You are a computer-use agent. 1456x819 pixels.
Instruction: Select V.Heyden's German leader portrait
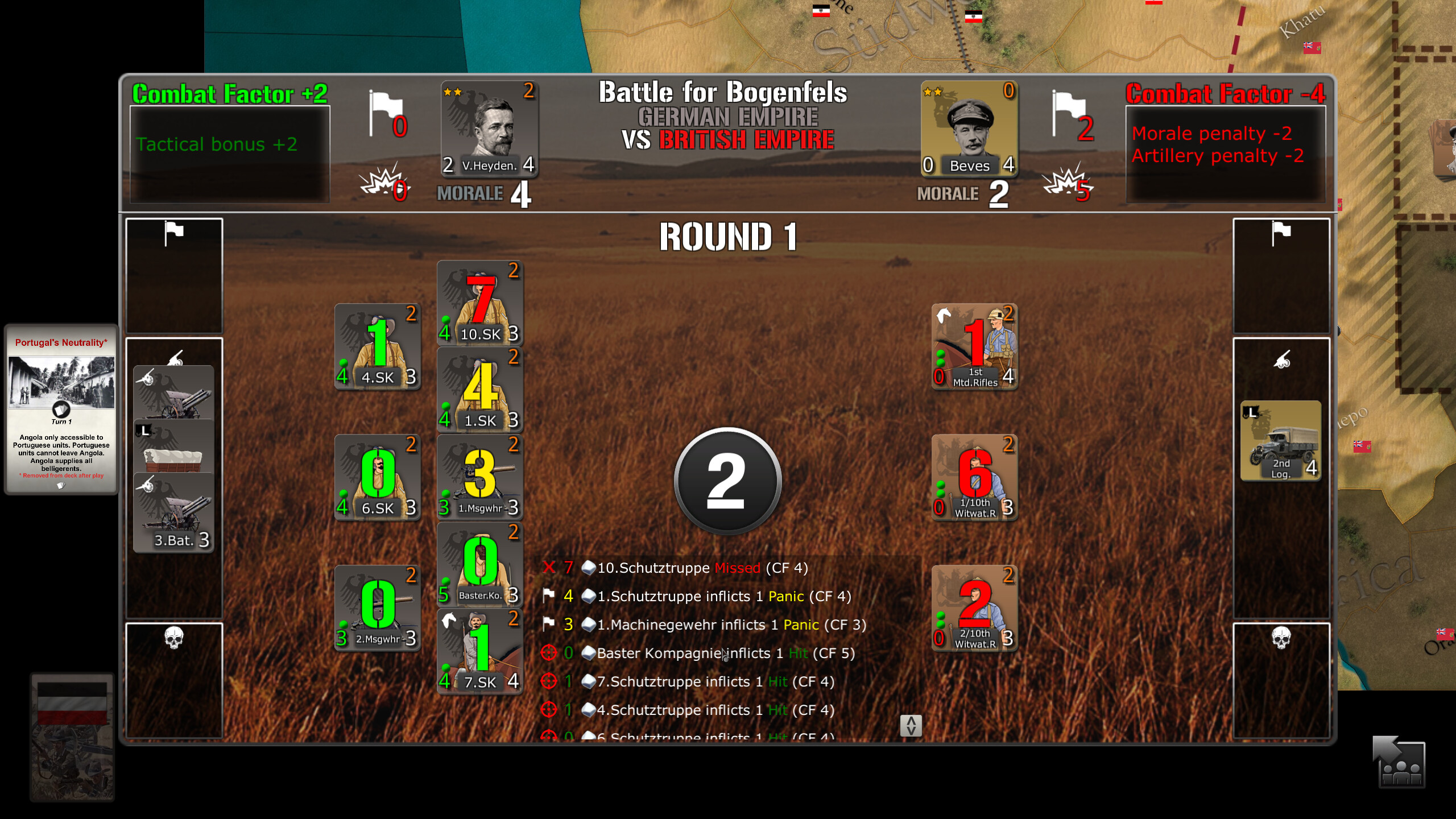[x=490, y=128]
